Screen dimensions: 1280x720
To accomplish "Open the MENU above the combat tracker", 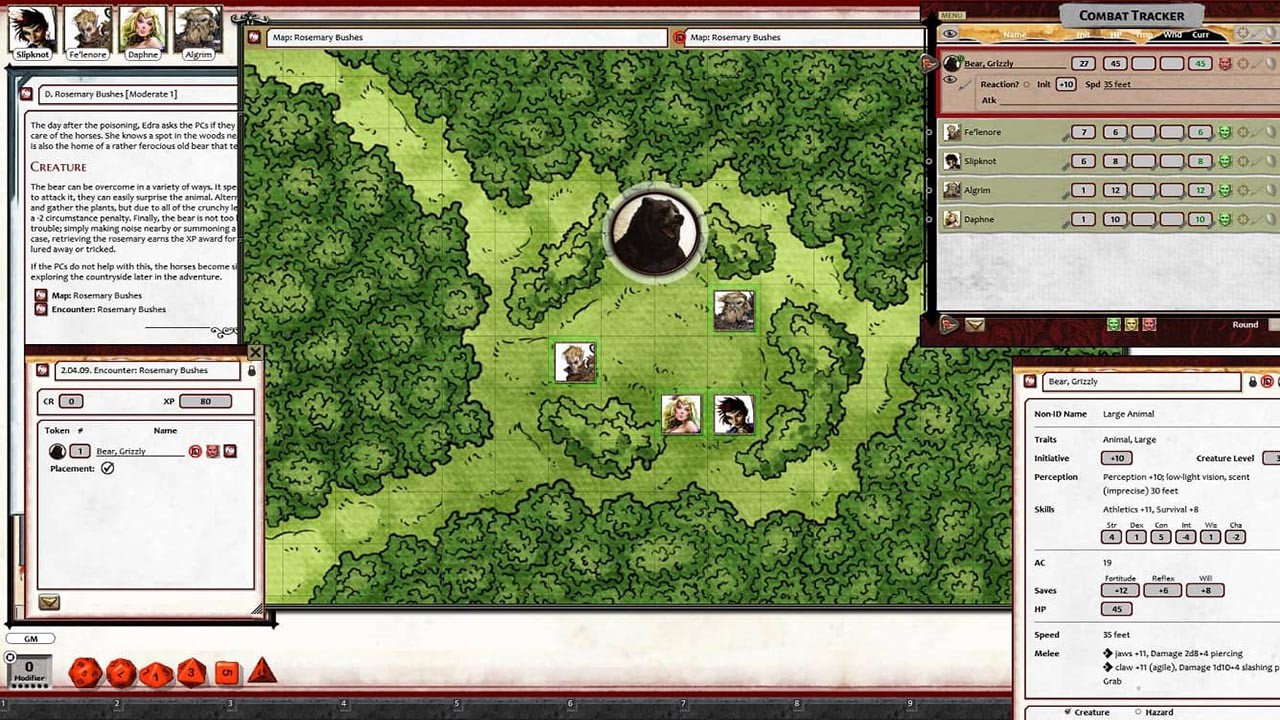I will pos(950,15).
